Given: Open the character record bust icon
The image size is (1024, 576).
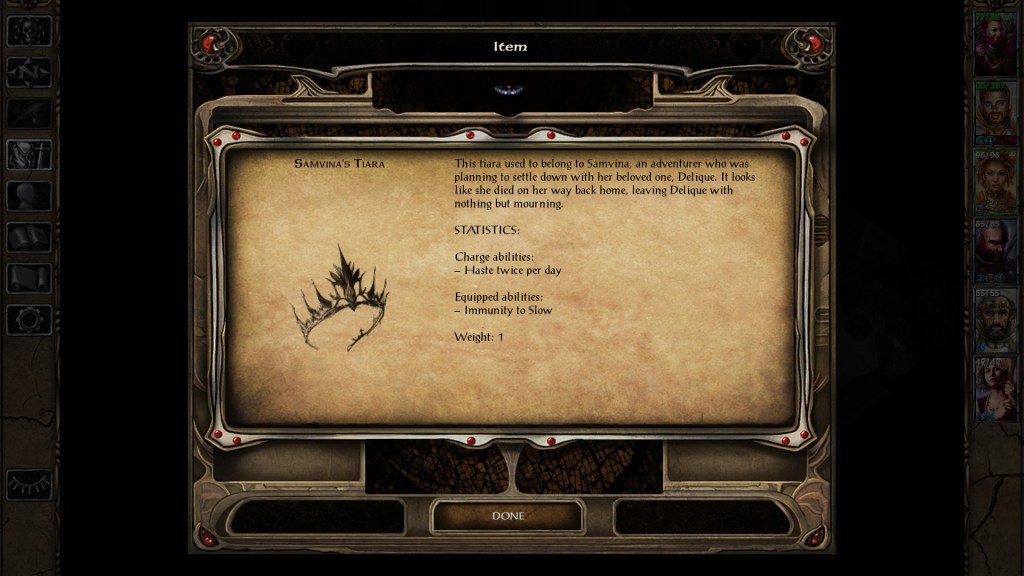Looking at the screenshot, I should click(29, 196).
